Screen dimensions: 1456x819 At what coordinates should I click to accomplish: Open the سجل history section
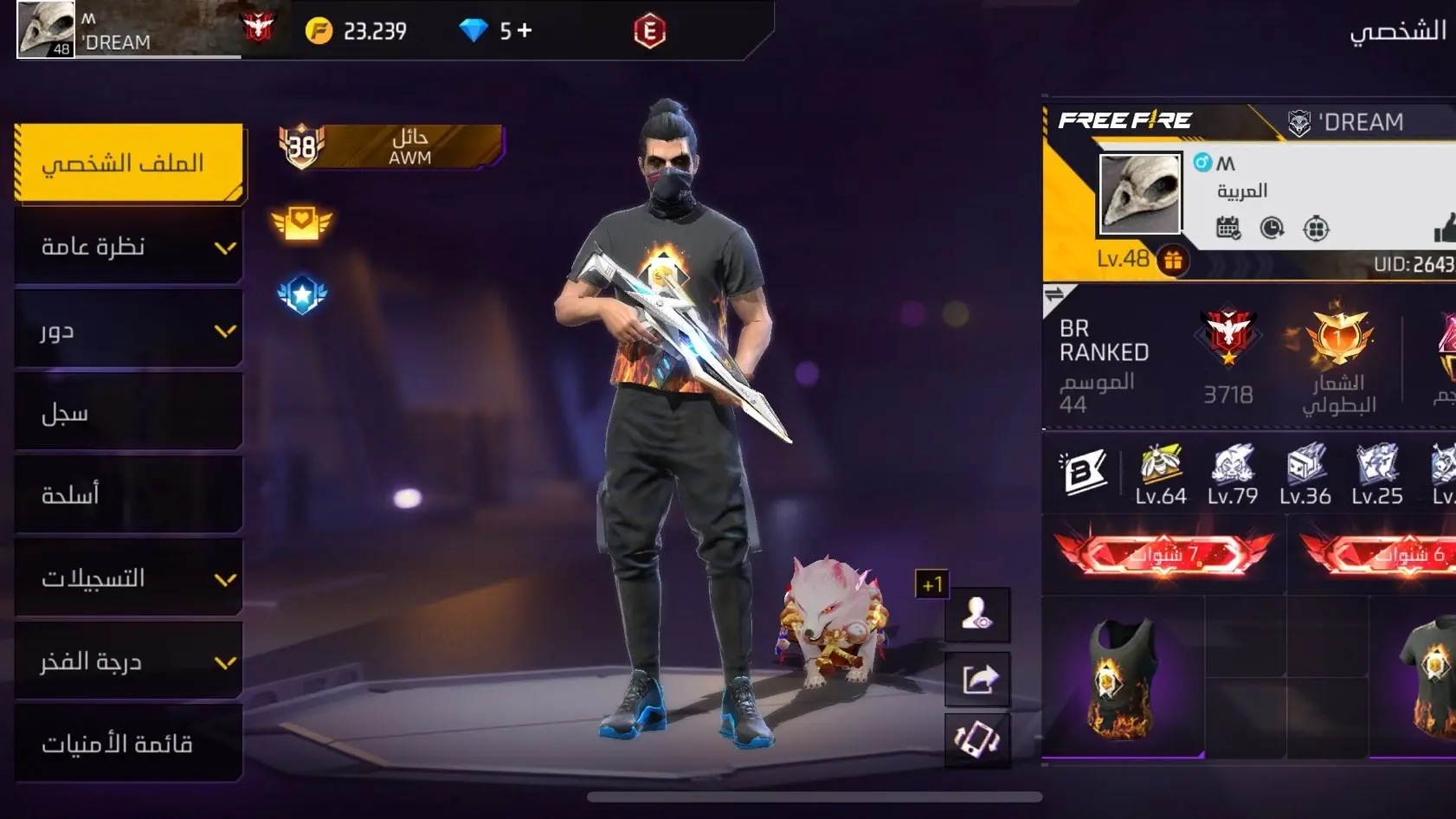pyautogui.click(x=129, y=413)
